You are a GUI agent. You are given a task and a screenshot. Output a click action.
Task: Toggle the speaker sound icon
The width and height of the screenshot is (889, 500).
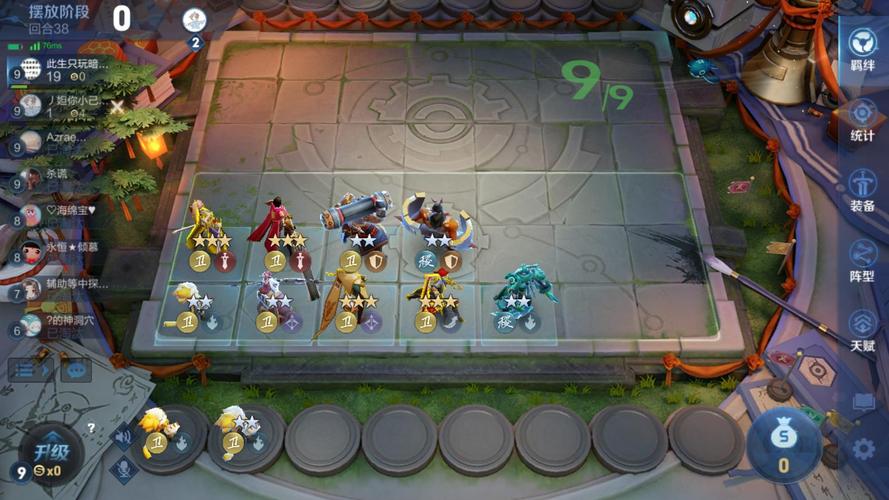124,435
